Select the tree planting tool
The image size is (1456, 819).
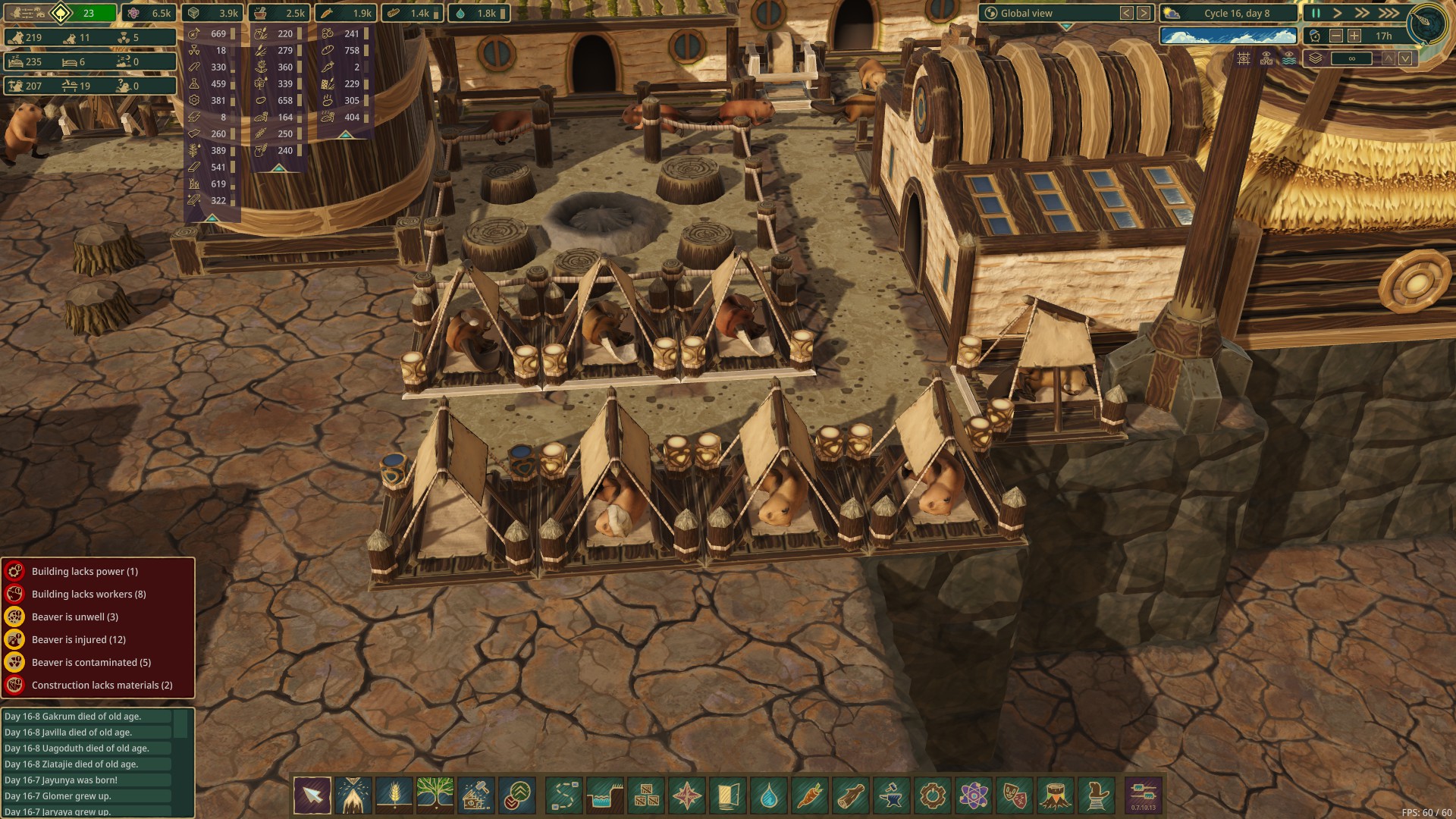435,795
